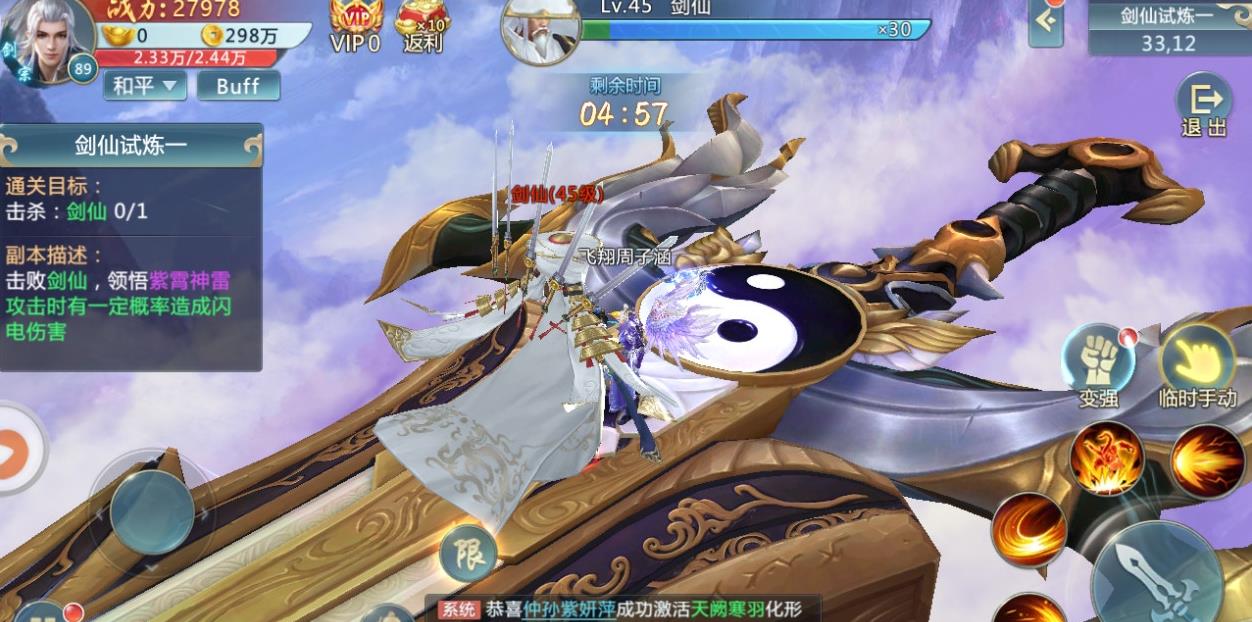The height and width of the screenshot is (622, 1252).
Task: Open the 返利 rebate bag
Action: tap(422, 26)
